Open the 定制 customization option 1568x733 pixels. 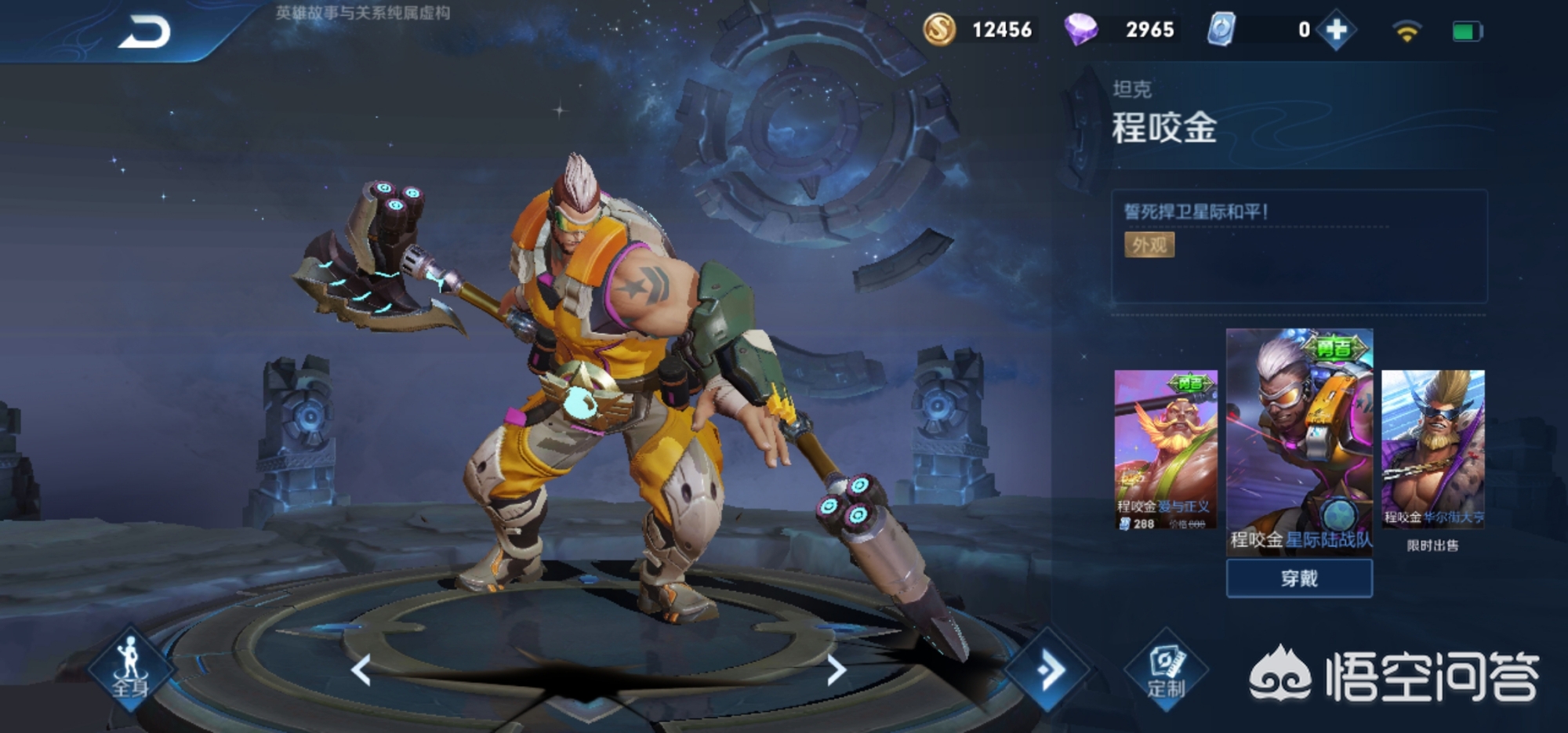(x=1166, y=670)
